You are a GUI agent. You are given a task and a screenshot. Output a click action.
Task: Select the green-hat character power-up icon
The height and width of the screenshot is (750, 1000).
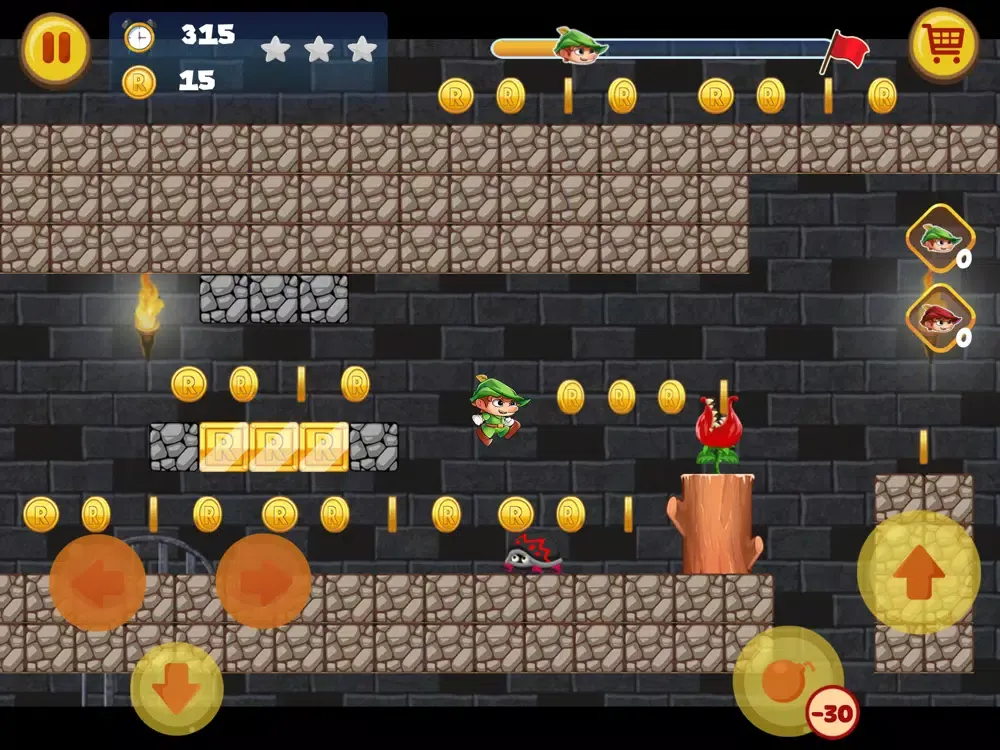click(x=940, y=238)
